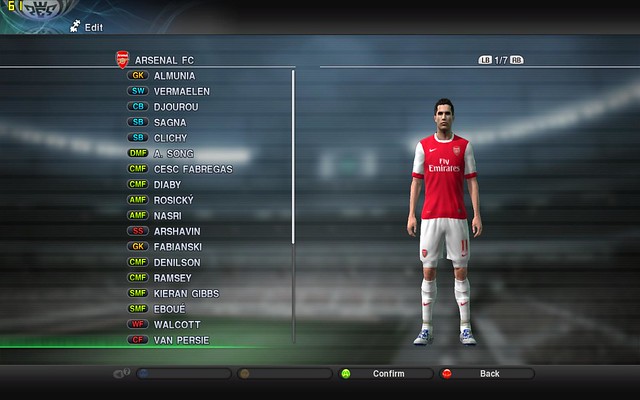Choose Nasri in the roster

coord(169,215)
